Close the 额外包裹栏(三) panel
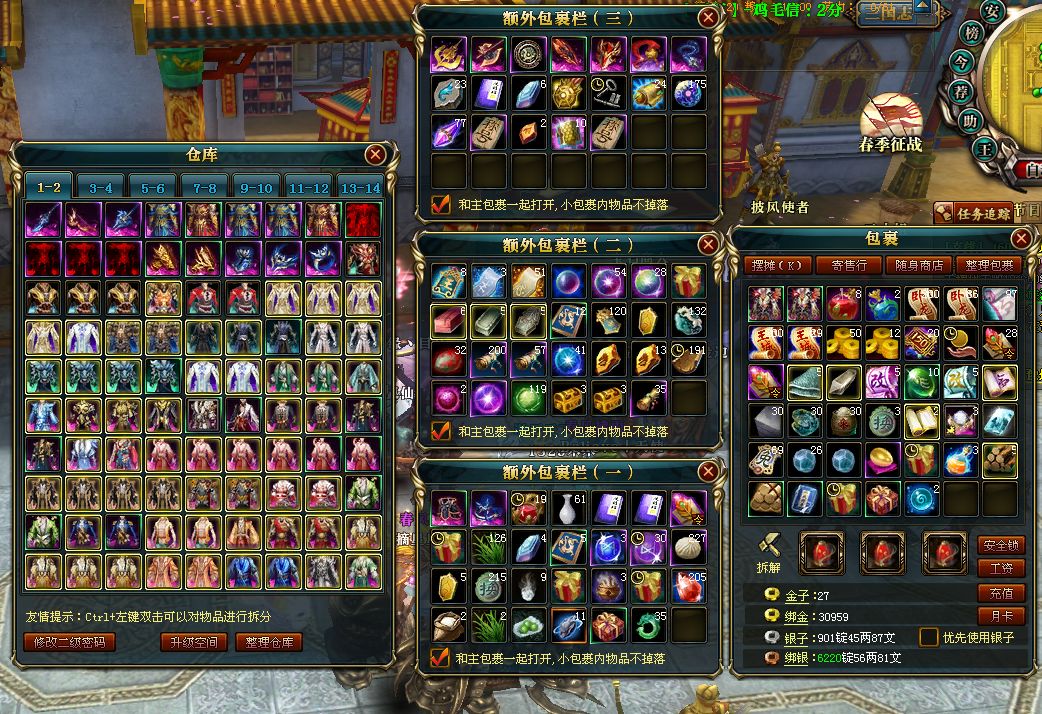The width and height of the screenshot is (1042, 714). tap(708, 17)
